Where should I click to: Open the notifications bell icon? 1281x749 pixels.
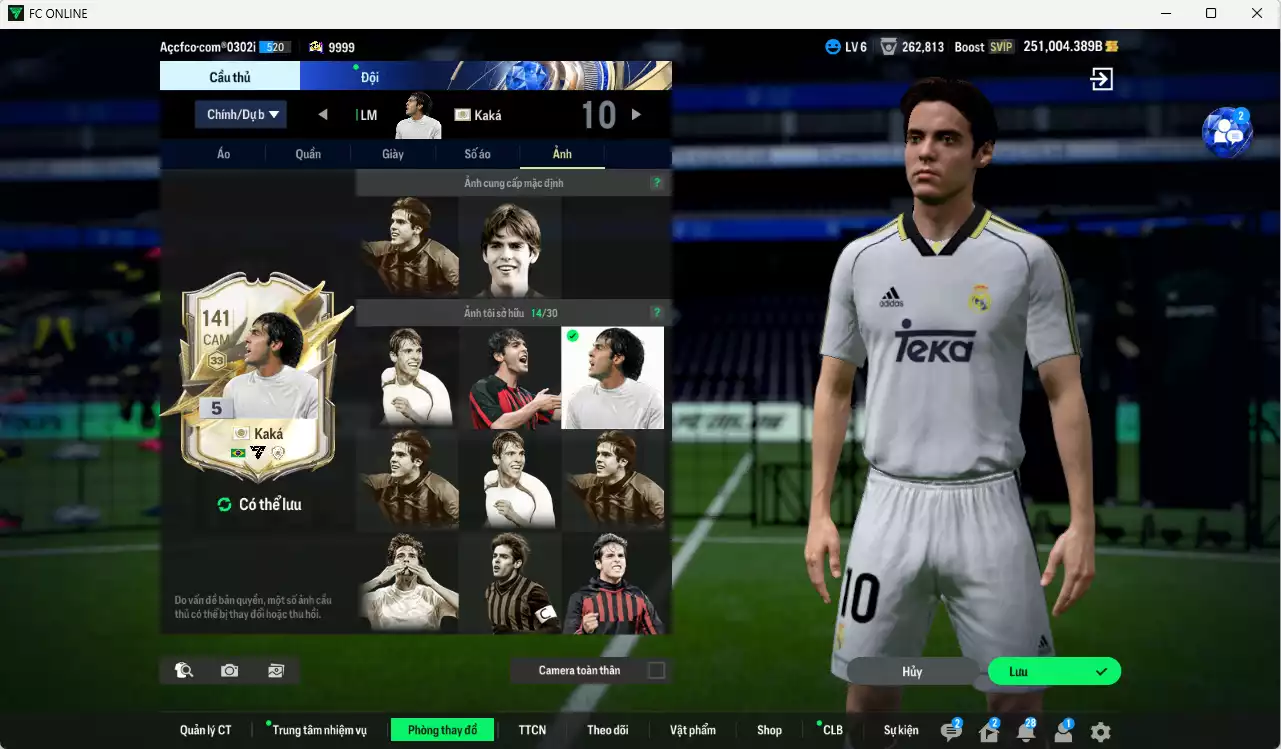(x=1026, y=729)
